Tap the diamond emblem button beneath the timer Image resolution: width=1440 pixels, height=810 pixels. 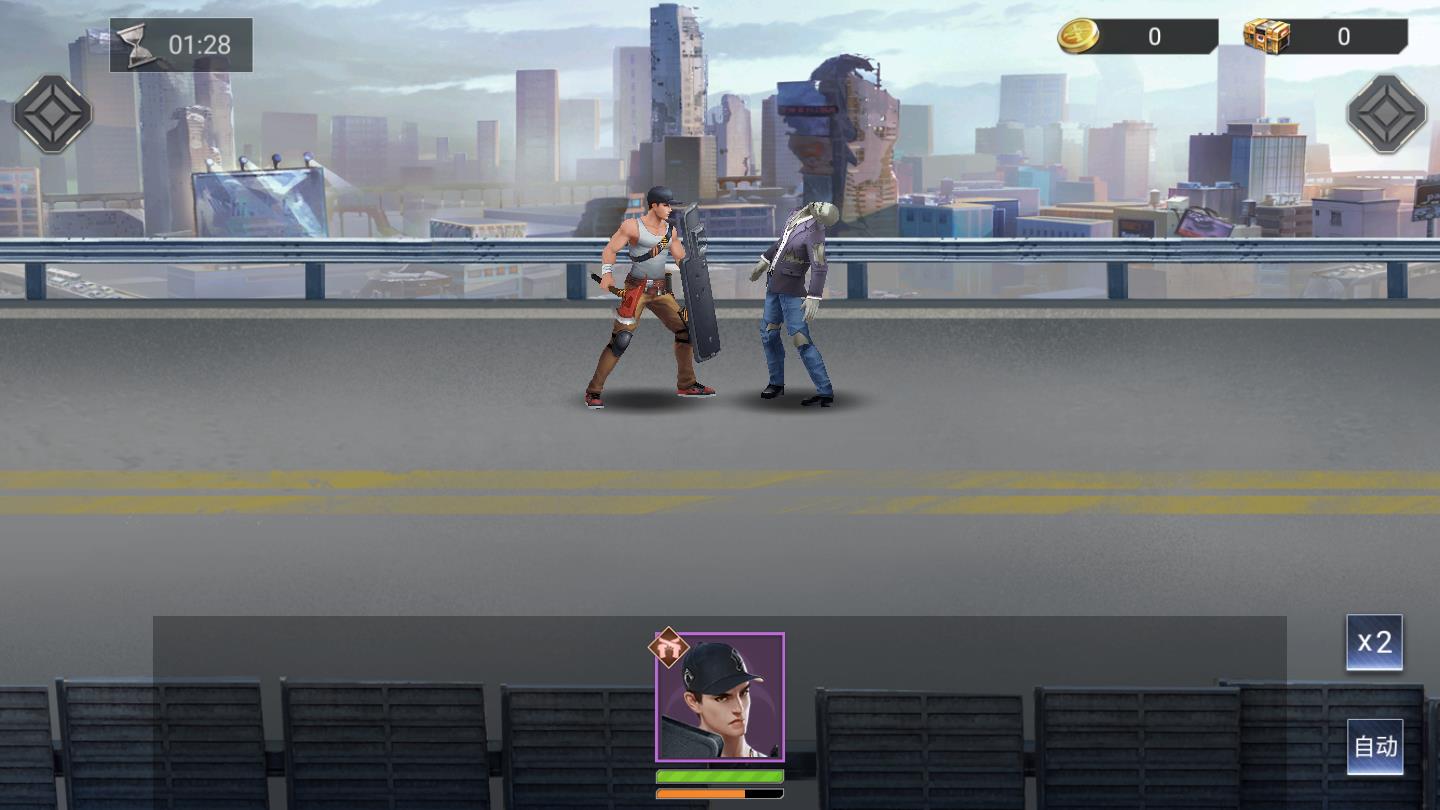[52, 114]
